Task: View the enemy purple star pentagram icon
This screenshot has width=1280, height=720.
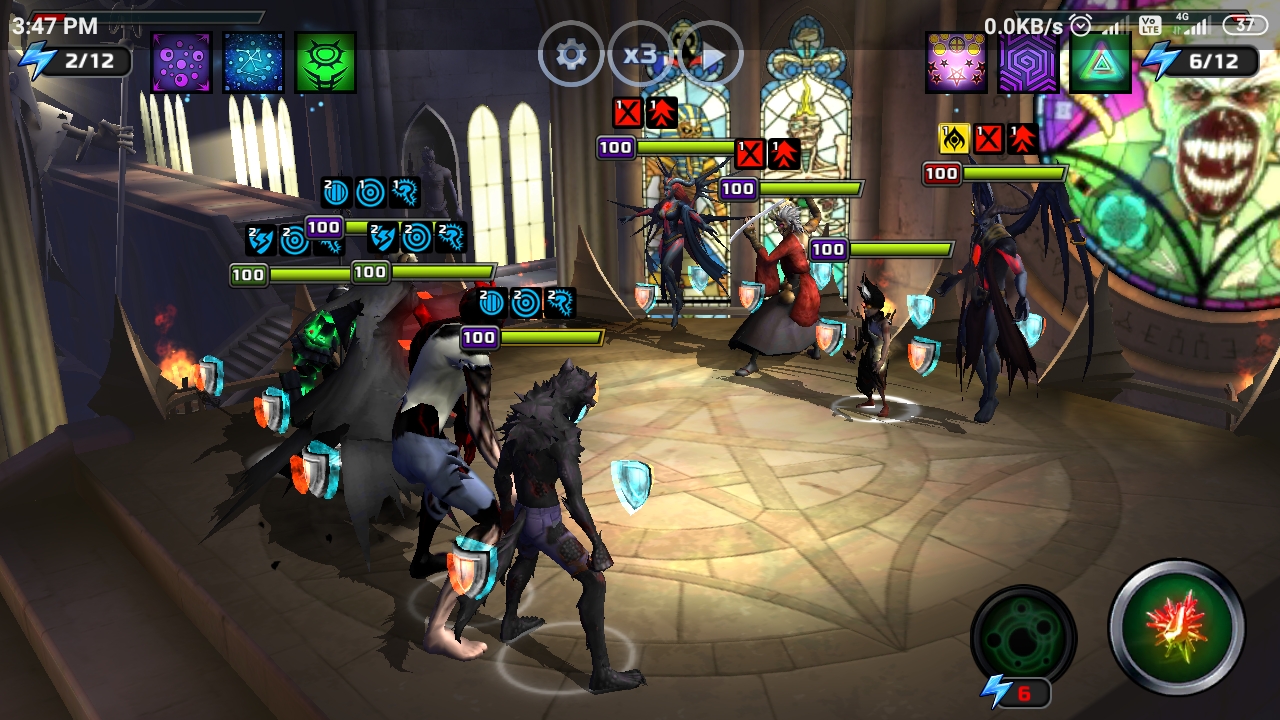Action: (956, 62)
